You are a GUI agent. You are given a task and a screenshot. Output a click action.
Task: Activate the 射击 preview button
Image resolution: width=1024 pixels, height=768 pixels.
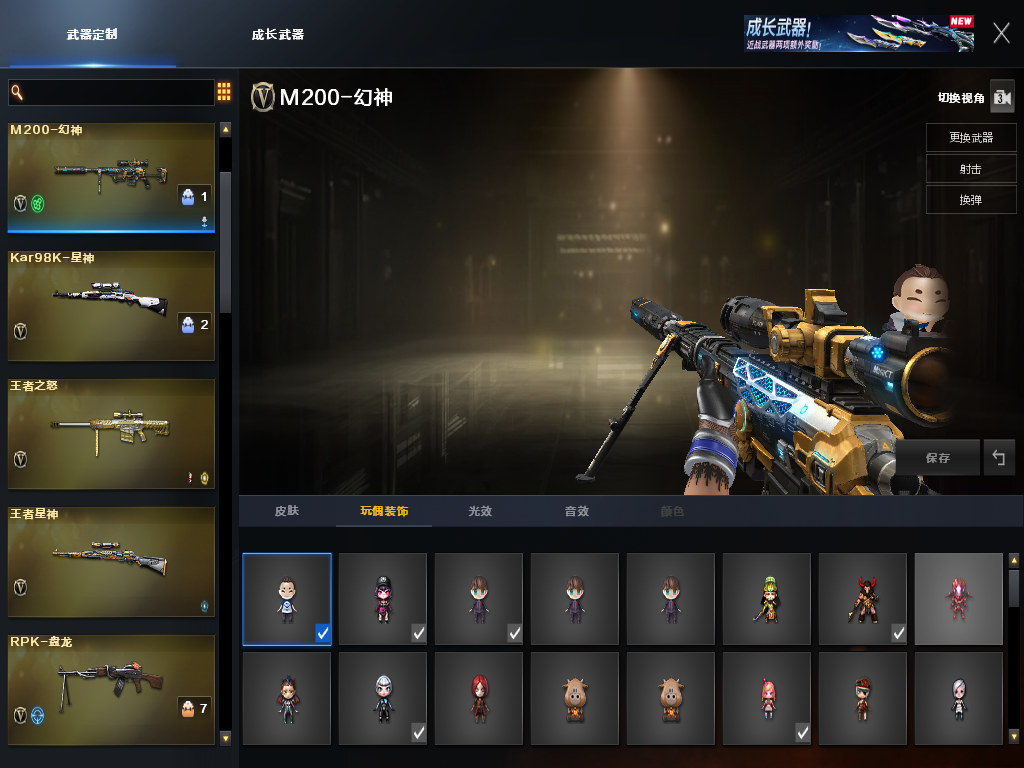(x=970, y=169)
